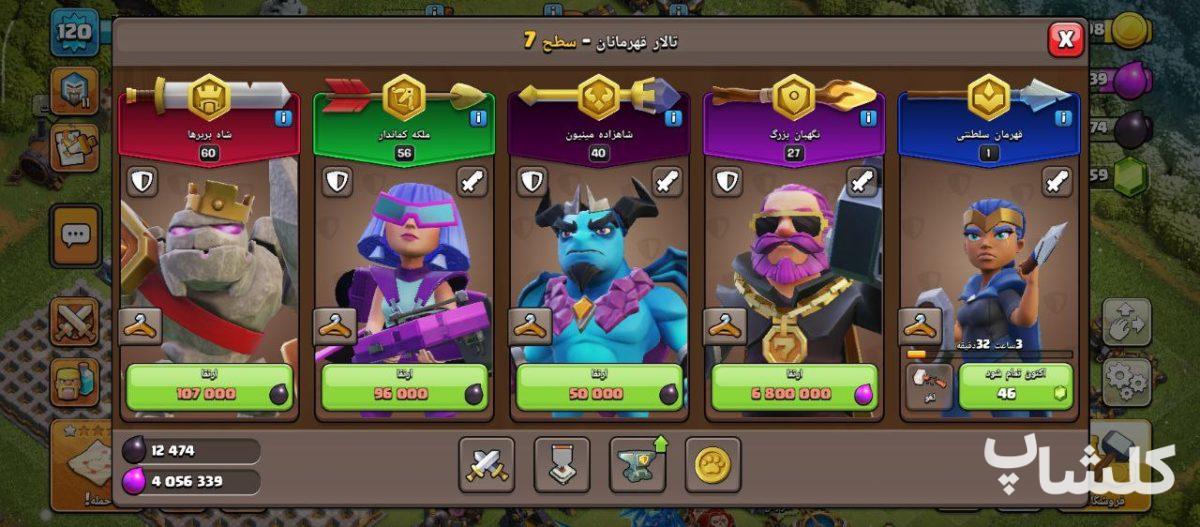Screen dimensions: 1200x527
Task: Open Minion Prince info button
Action: point(674,119)
